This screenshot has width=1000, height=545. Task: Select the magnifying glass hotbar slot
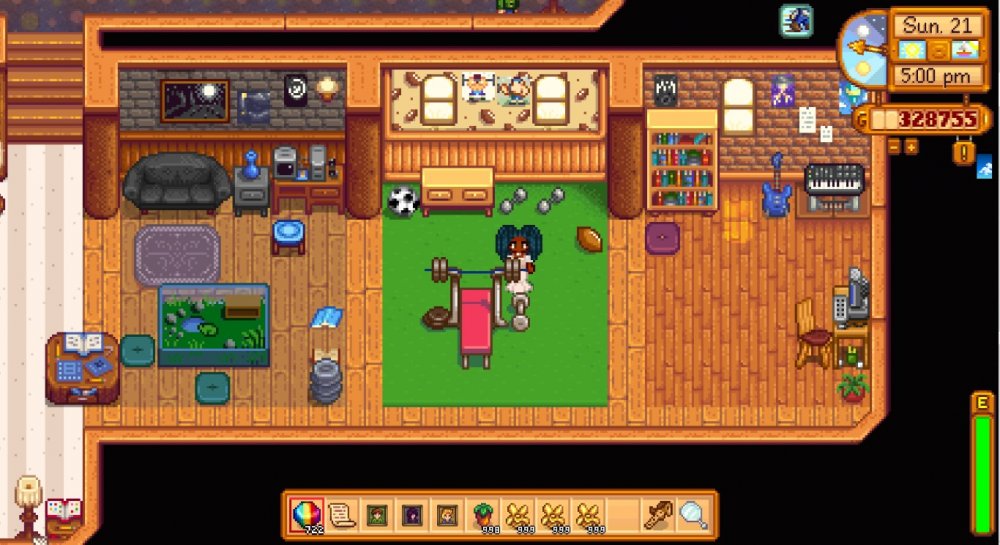(692, 515)
